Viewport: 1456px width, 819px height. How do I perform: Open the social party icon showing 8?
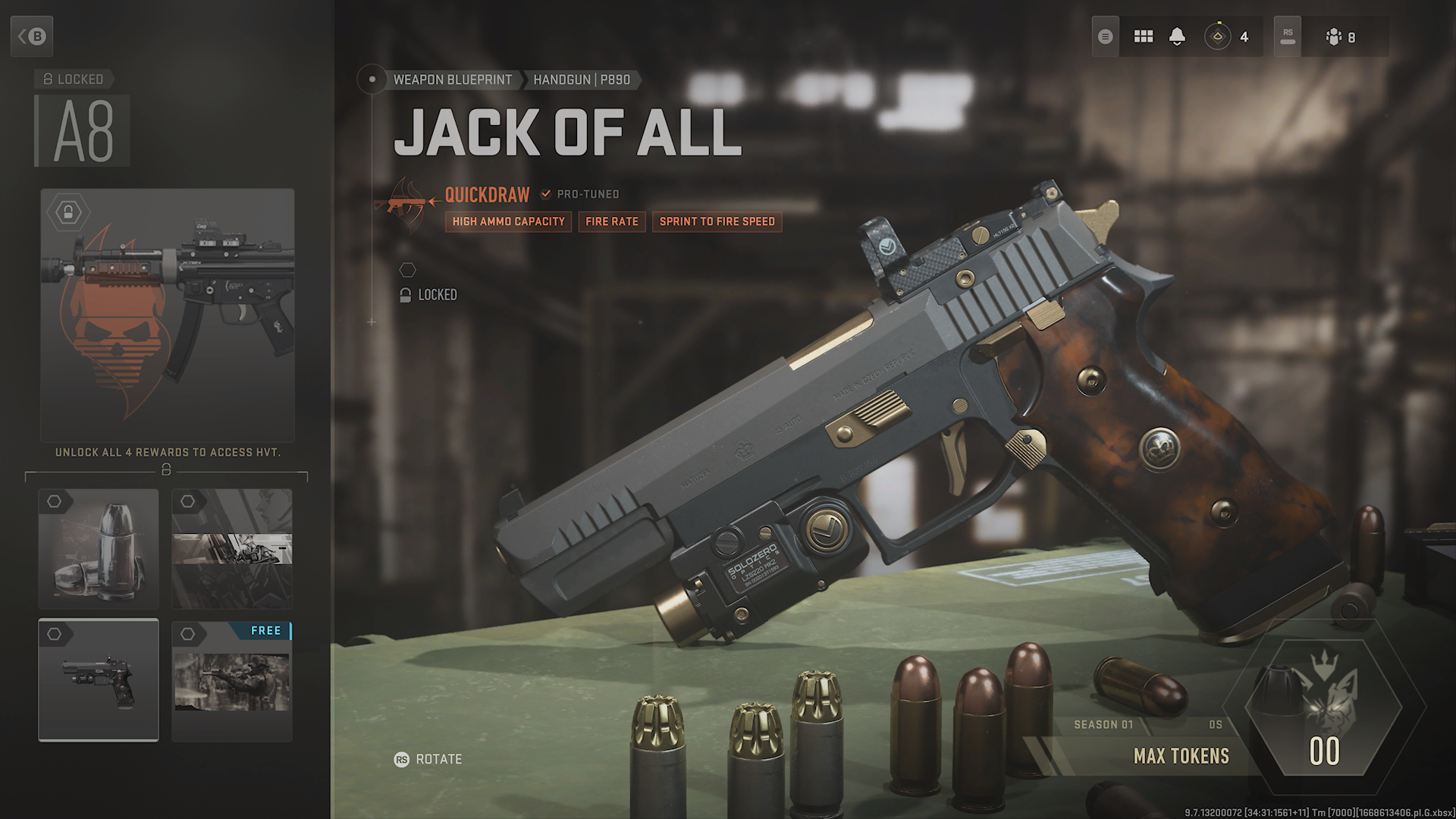[1341, 36]
